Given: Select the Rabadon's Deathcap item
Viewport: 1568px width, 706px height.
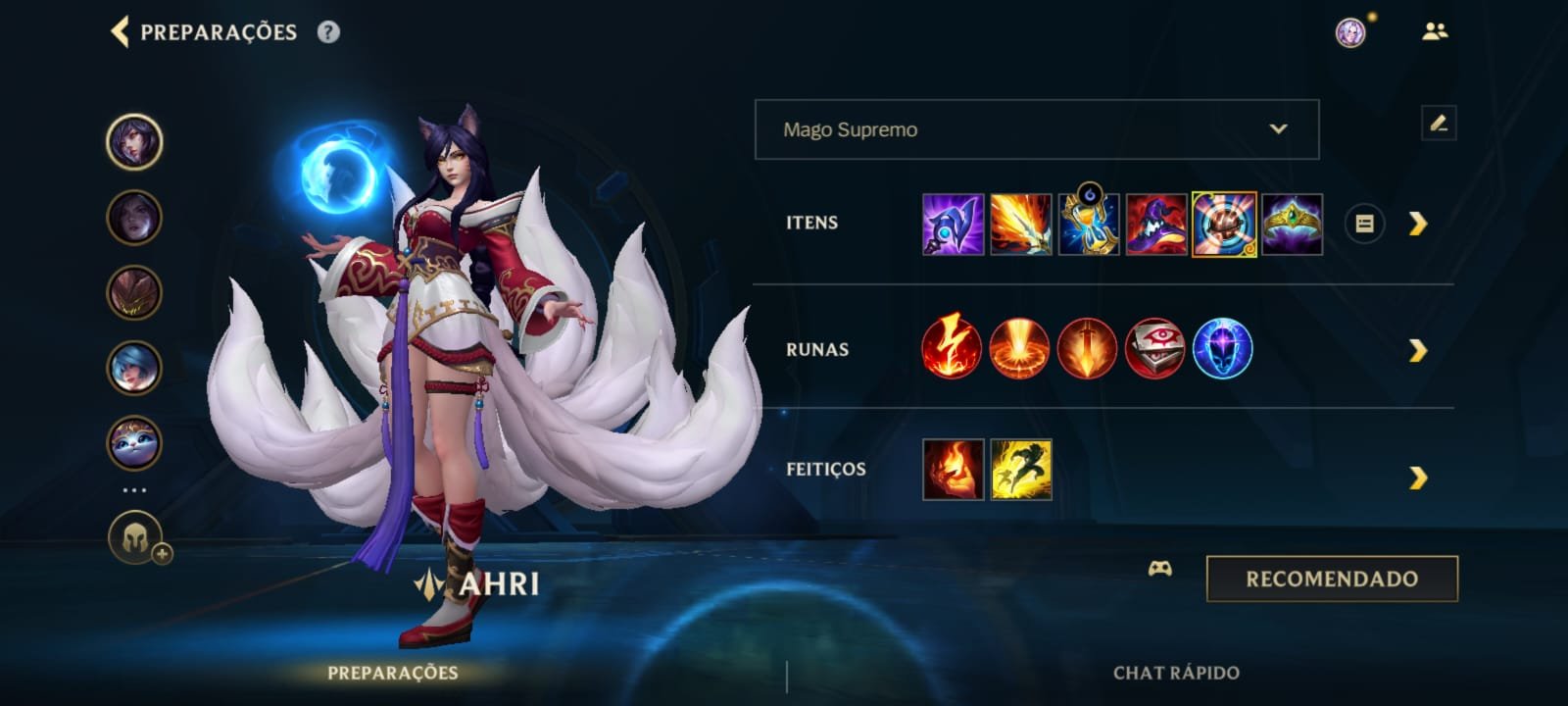Looking at the screenshot, I should [1156, 224].
